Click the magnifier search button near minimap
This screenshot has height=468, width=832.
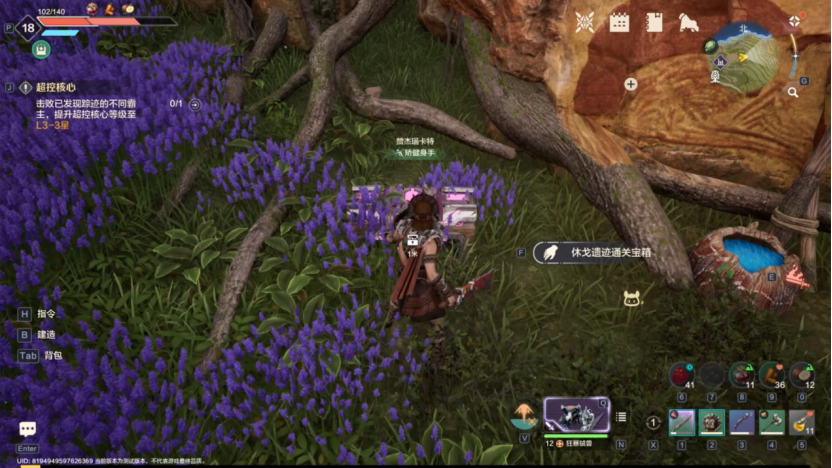pyautogui.click(x=792, y=92)
